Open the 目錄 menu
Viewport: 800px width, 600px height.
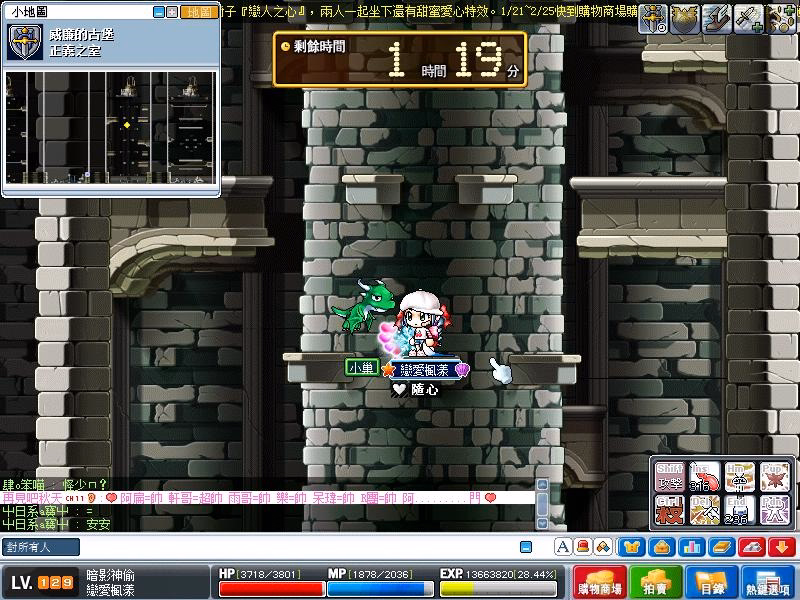710,583
